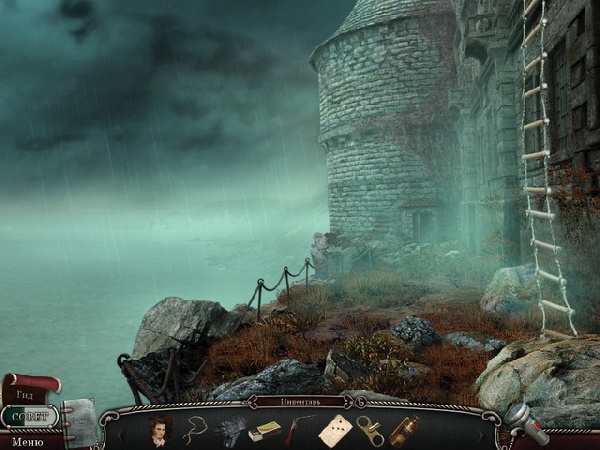Click the Инвентарь panel lock toggle
This screenshot has height=450, width=600.
[x=360, y=402]
